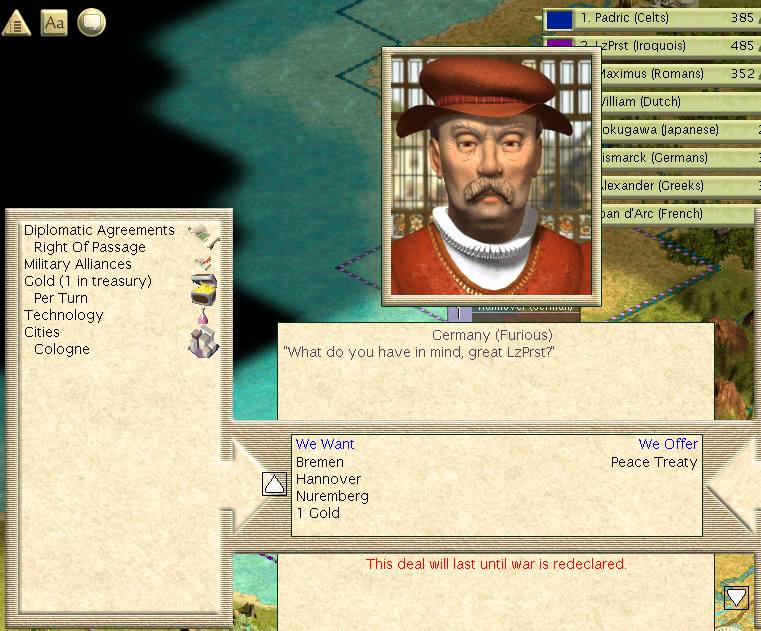The width and height of the screenshot is (761, 631).
Task: Open Military Alliances options
Action: click(x=78, y=264)
